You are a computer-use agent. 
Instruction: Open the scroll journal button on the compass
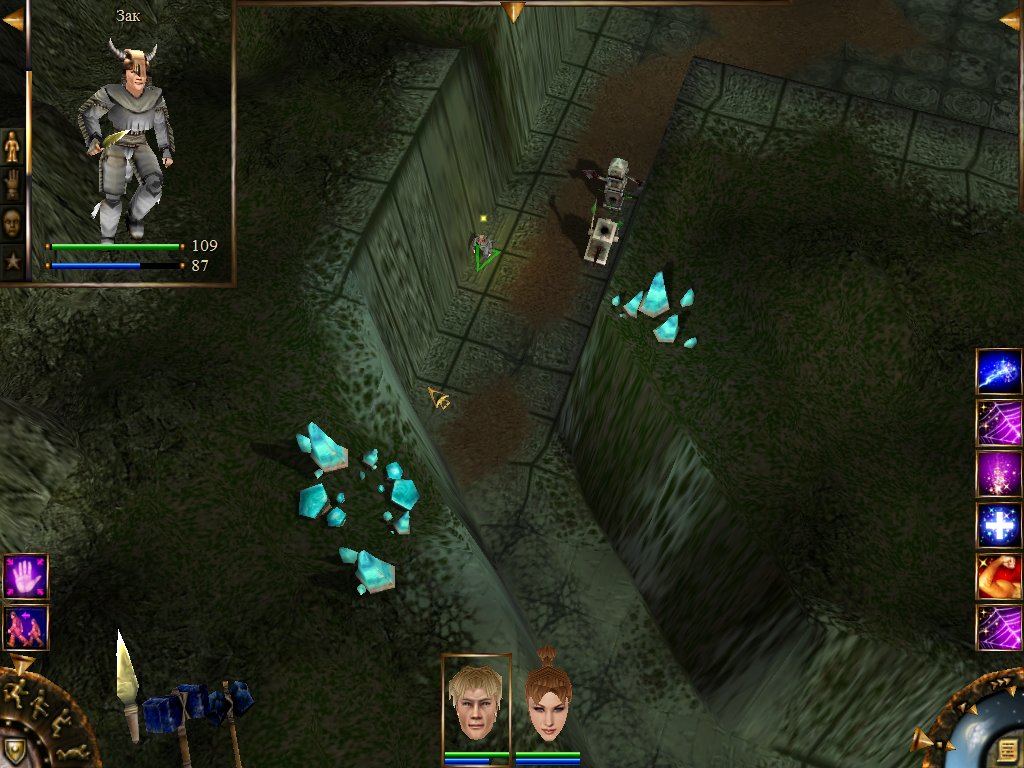click(1006, 749)
